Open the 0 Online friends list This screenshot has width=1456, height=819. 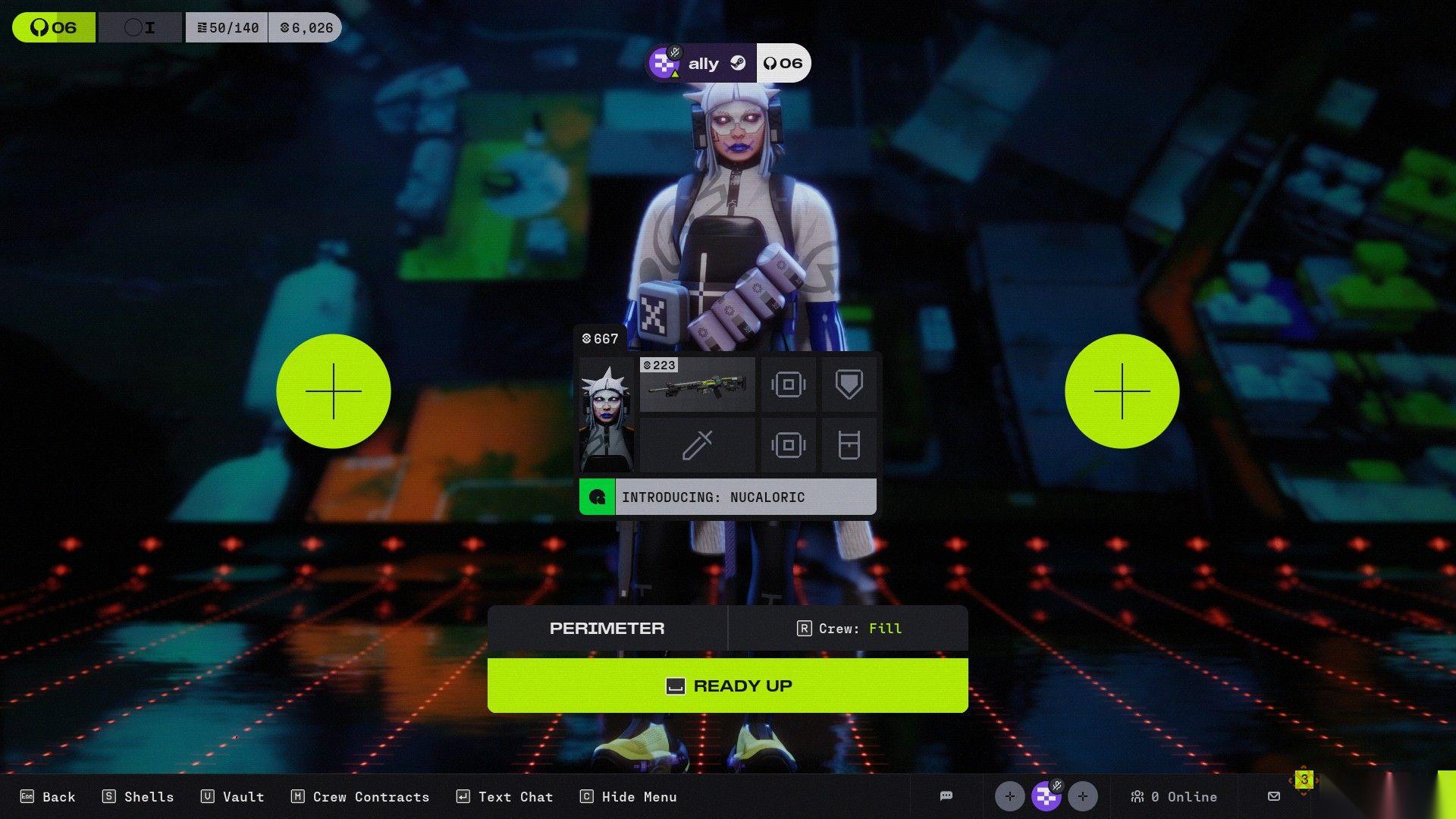pyautogui.click(x=1174, y=796)
